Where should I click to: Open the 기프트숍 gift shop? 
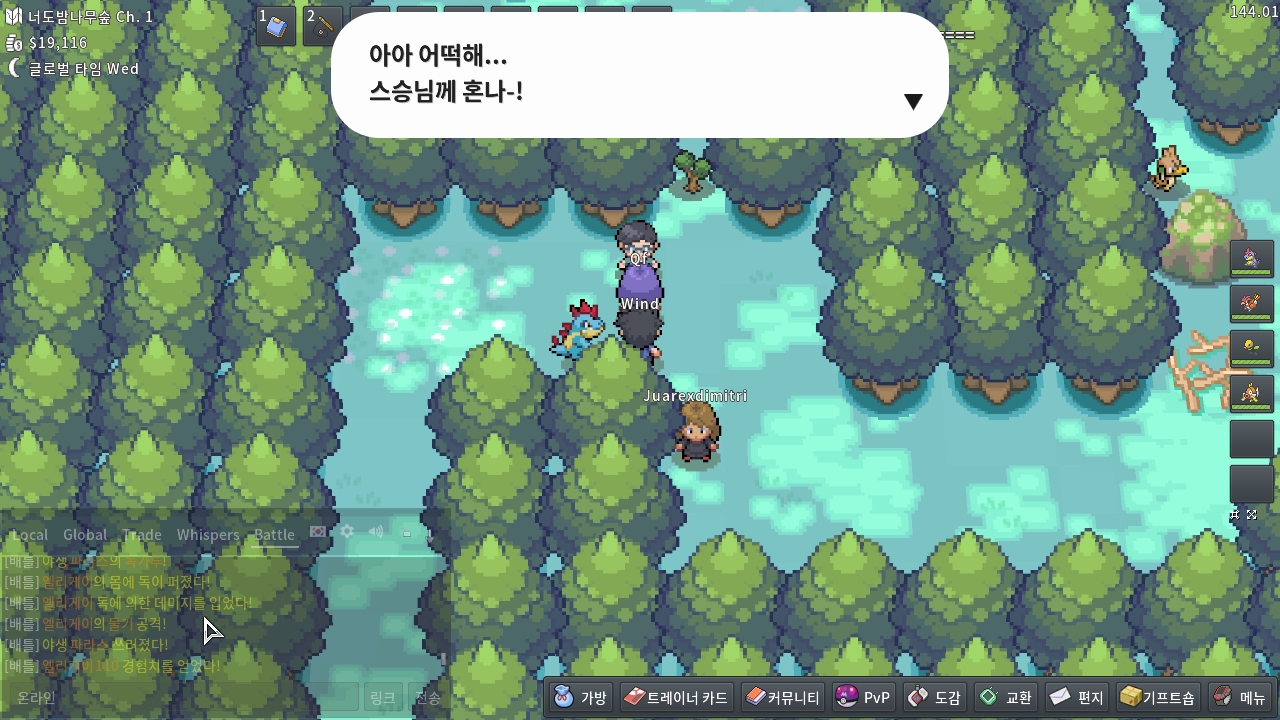(x=1158, y=697)
